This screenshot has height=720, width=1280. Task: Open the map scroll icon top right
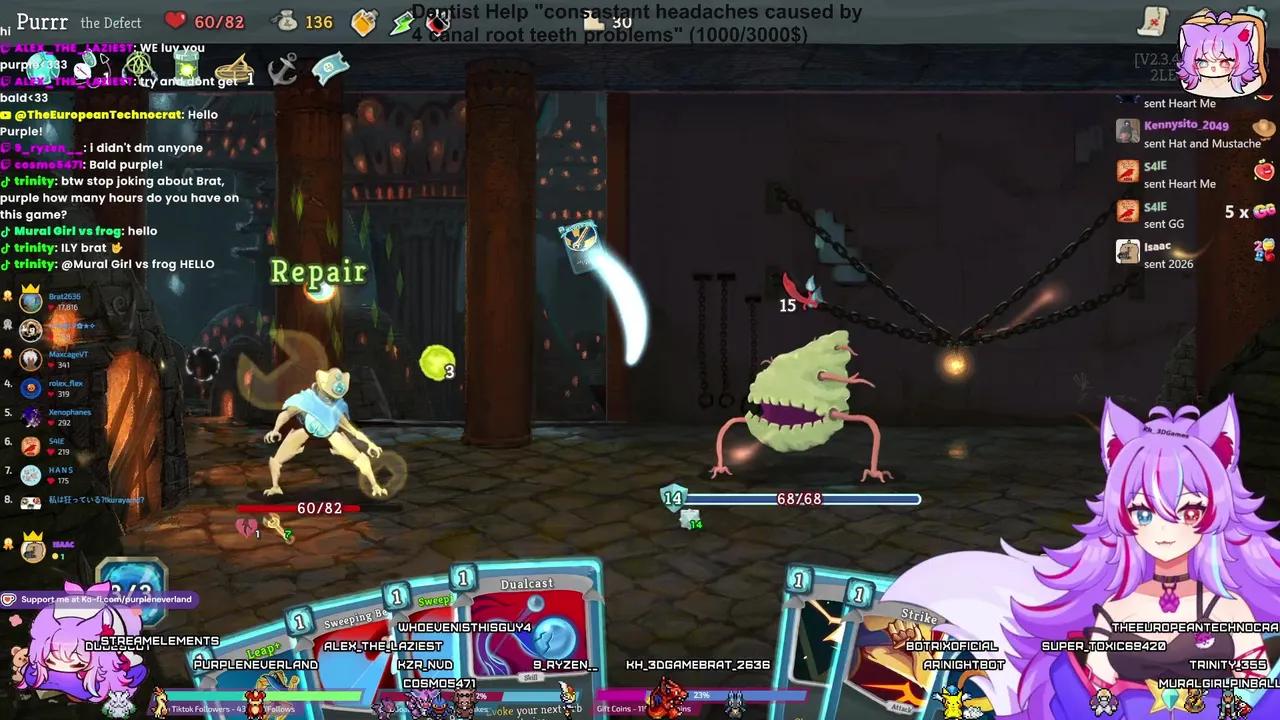coord(1153,20)
